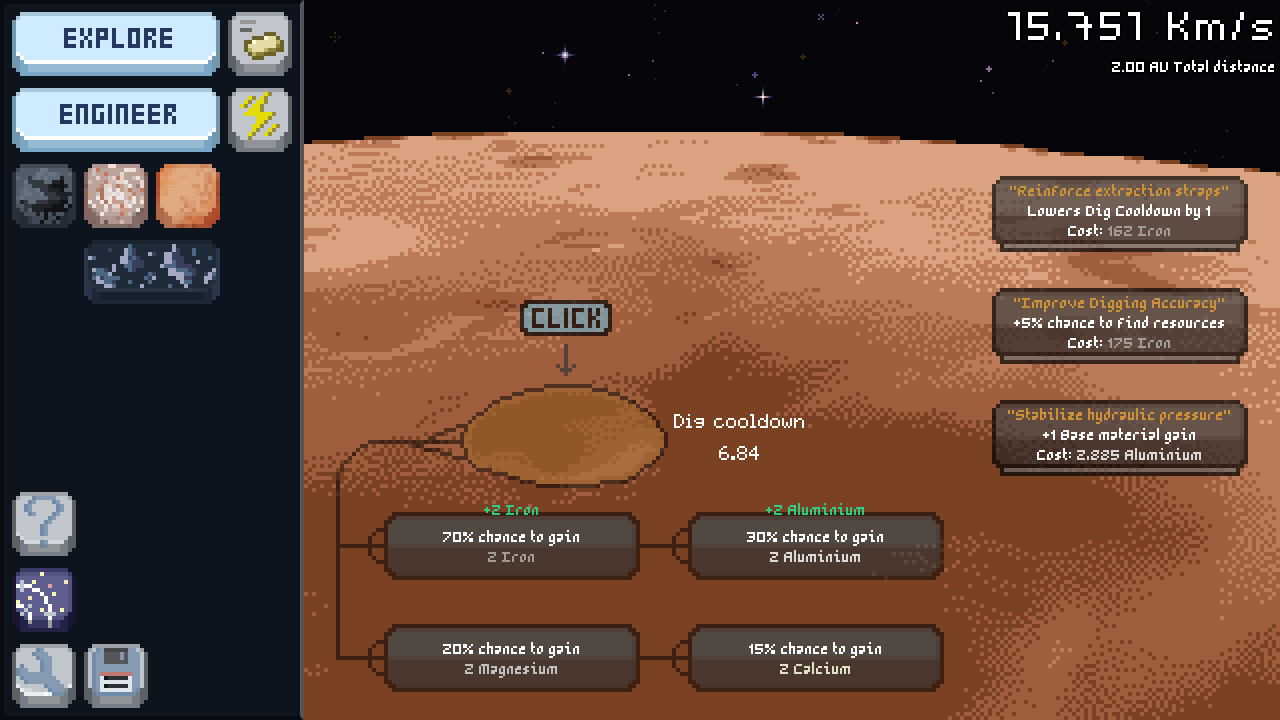Purchase Improve Digging Accuracy upgrade
Viewport: 1280px width, 720px height.
click(x=1119, y=323)
